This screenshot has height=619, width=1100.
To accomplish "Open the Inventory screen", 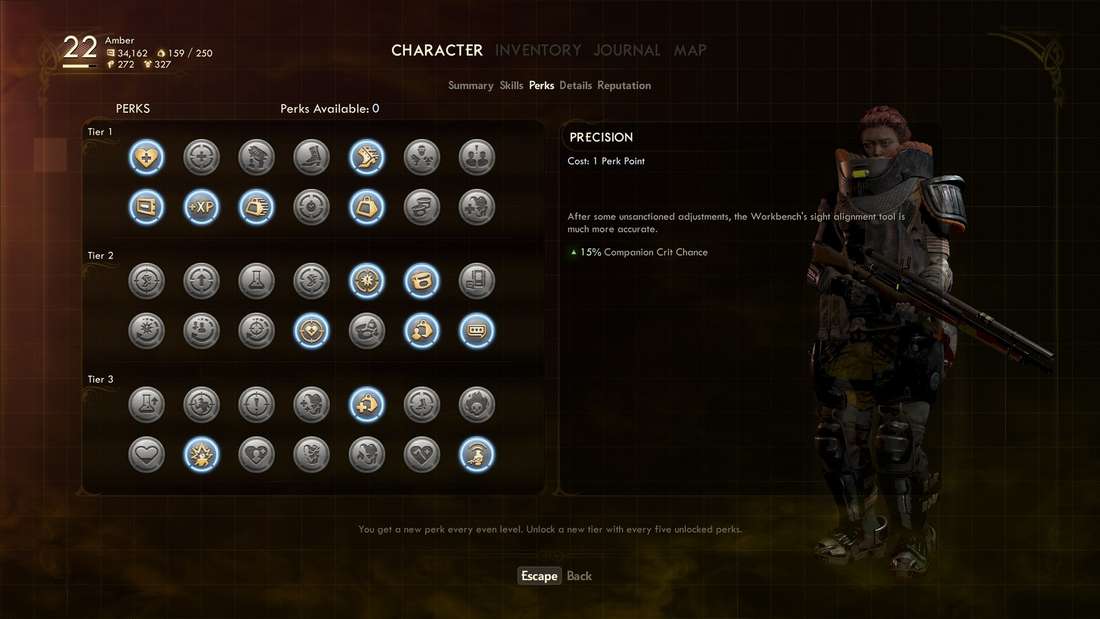I will [x=538, y=50].
